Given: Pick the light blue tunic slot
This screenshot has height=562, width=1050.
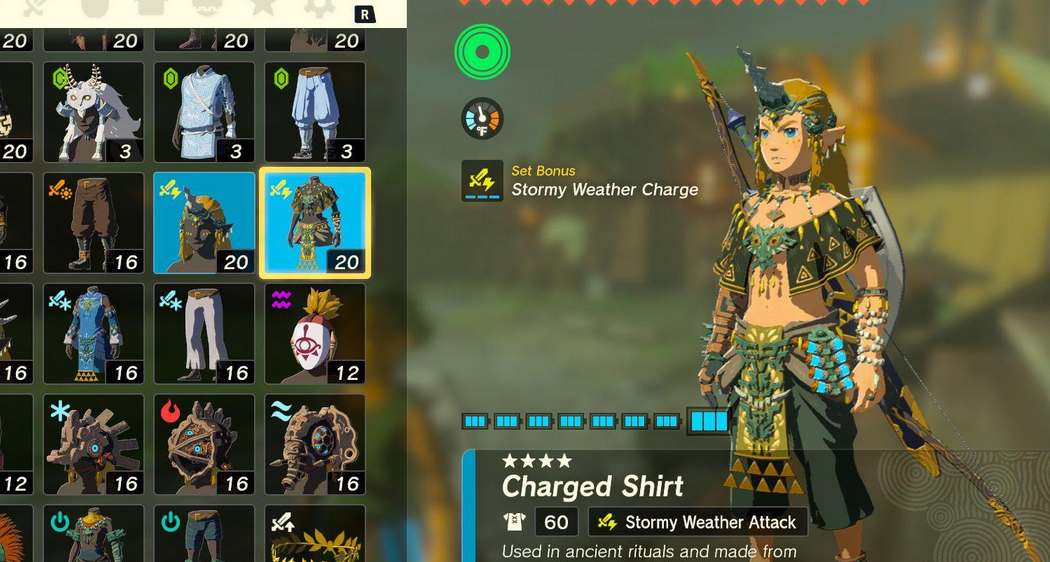Looking at the screenshot, I should click(x=204, y=112).
